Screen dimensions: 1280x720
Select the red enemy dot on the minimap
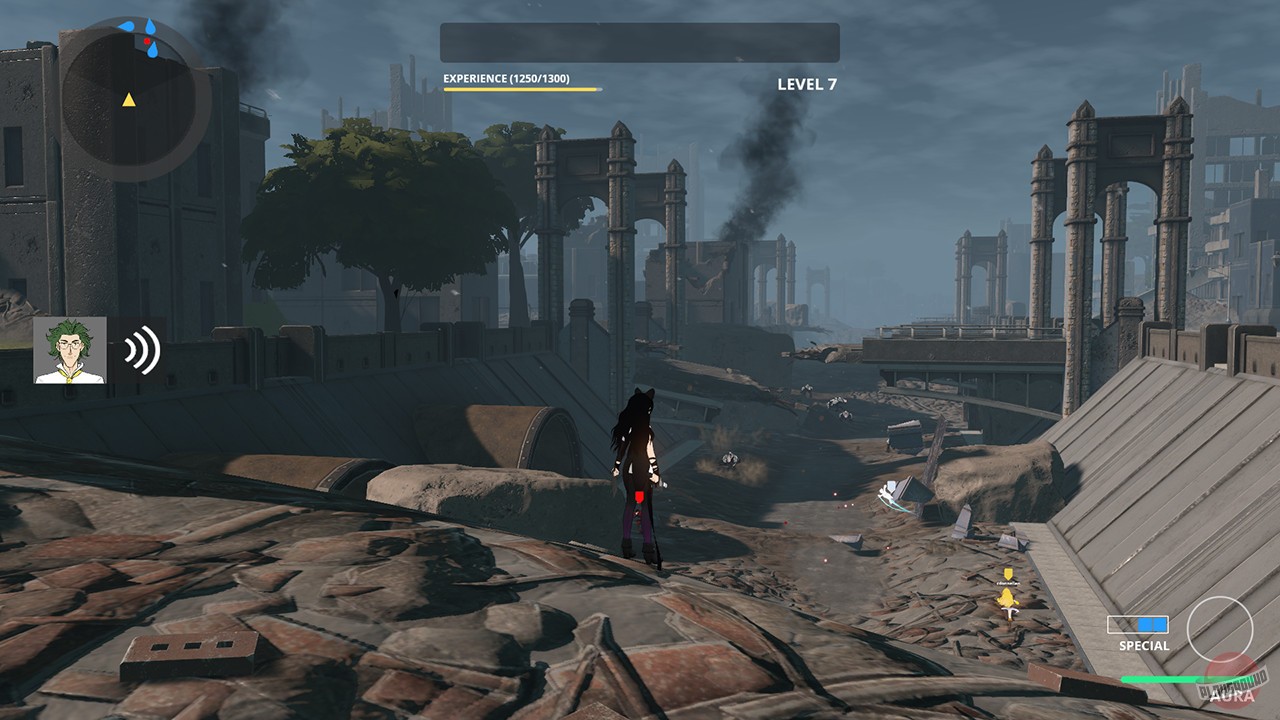tap(147, 41)
